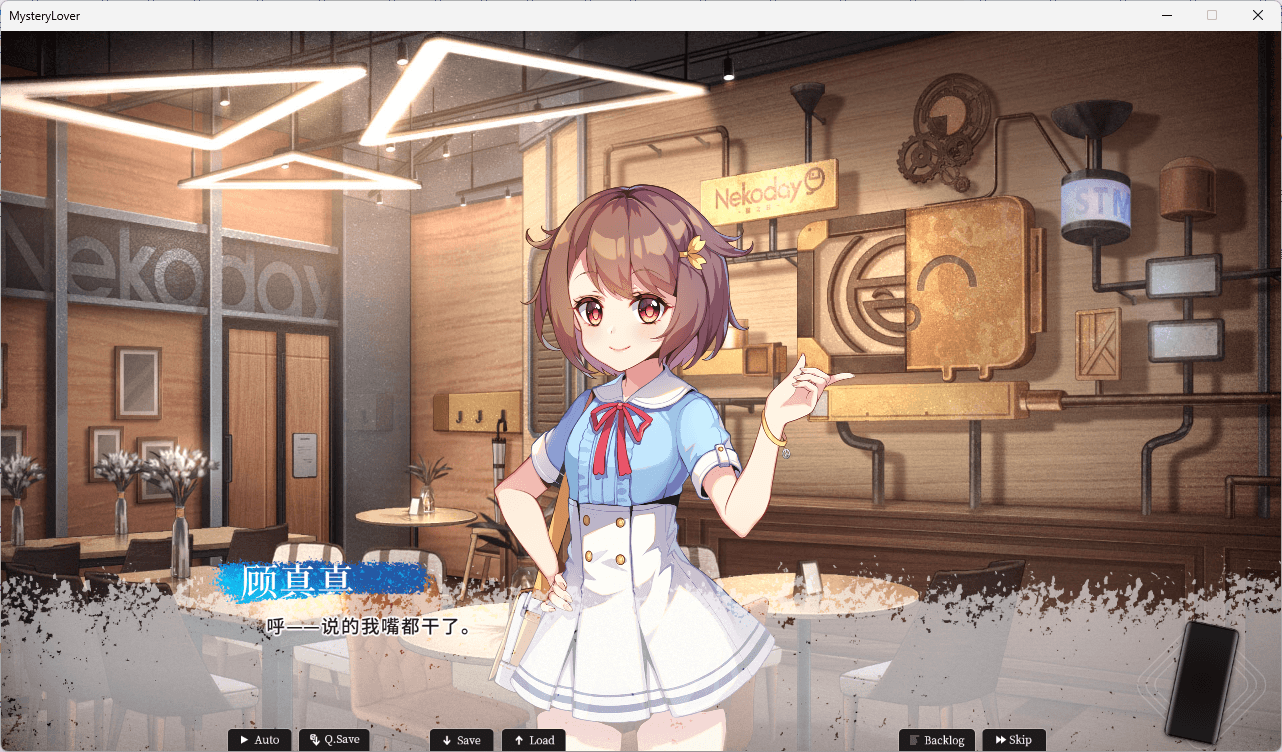This screenshot has height=752, width=1282.
Task: Click the Q.Save quick save button
Action: pyautogui.click(x=334, y=740)
